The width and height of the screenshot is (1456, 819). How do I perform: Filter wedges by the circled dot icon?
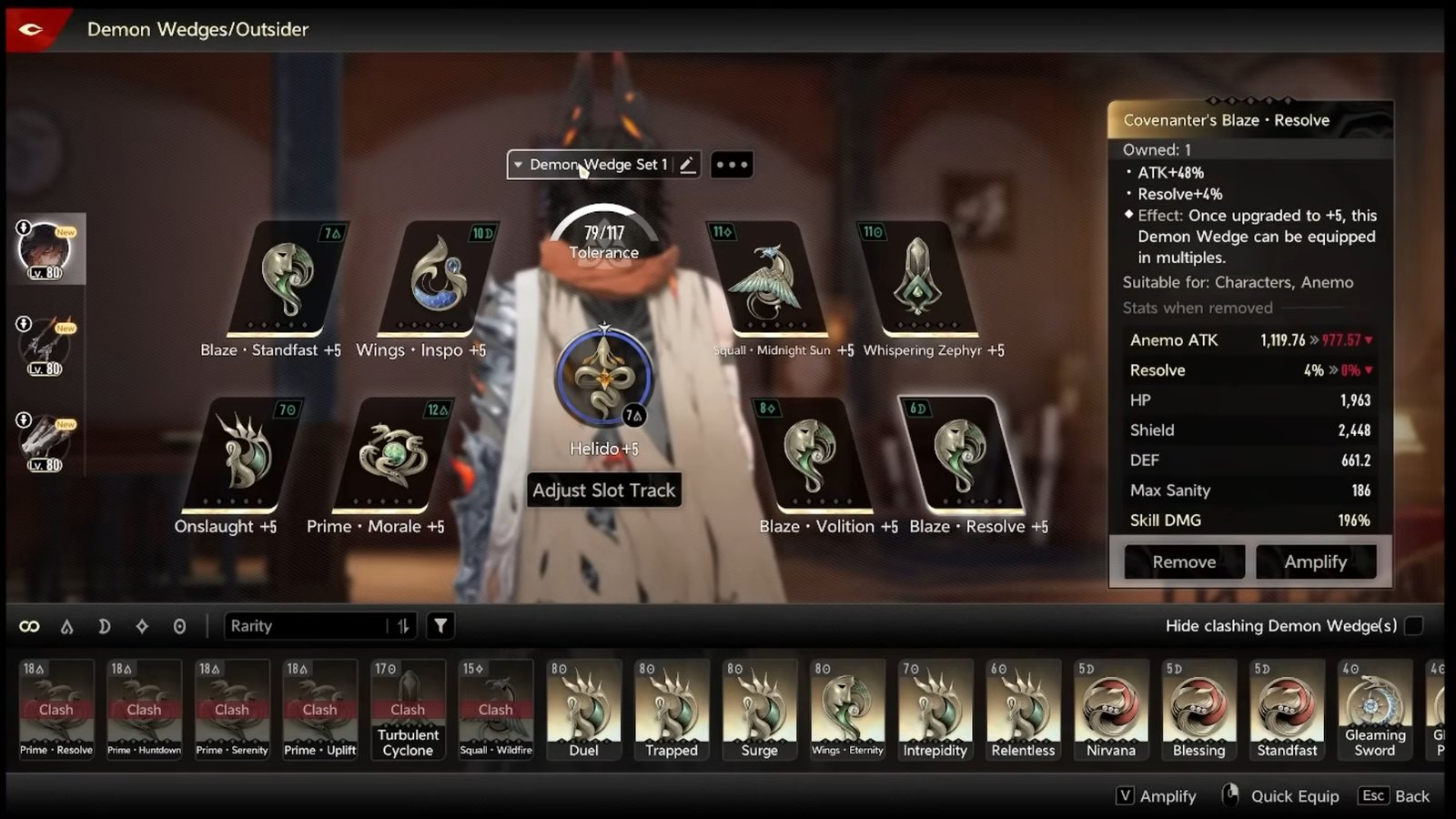pos(179,625)
